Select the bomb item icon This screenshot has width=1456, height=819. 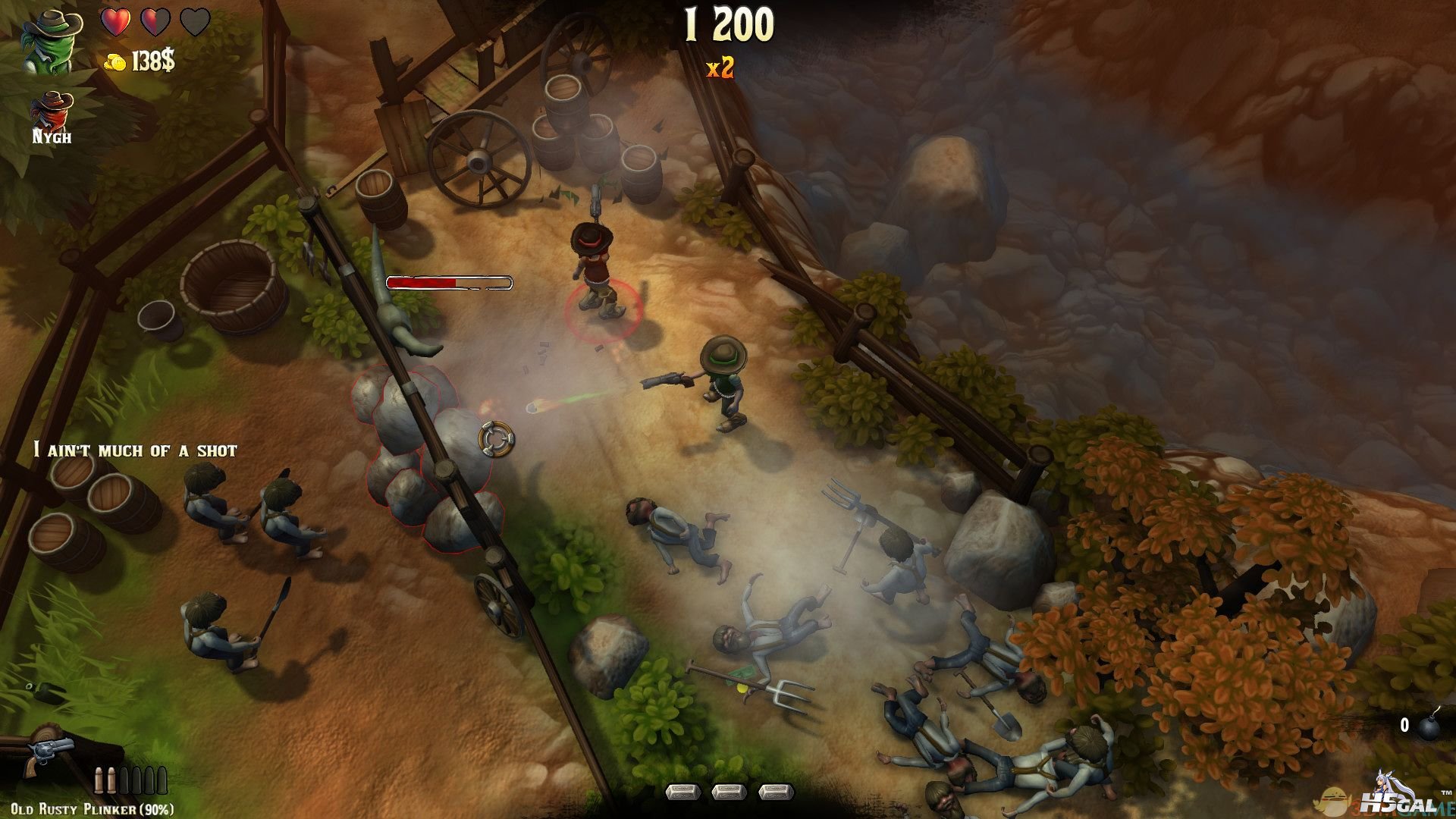pos(1429,727)
